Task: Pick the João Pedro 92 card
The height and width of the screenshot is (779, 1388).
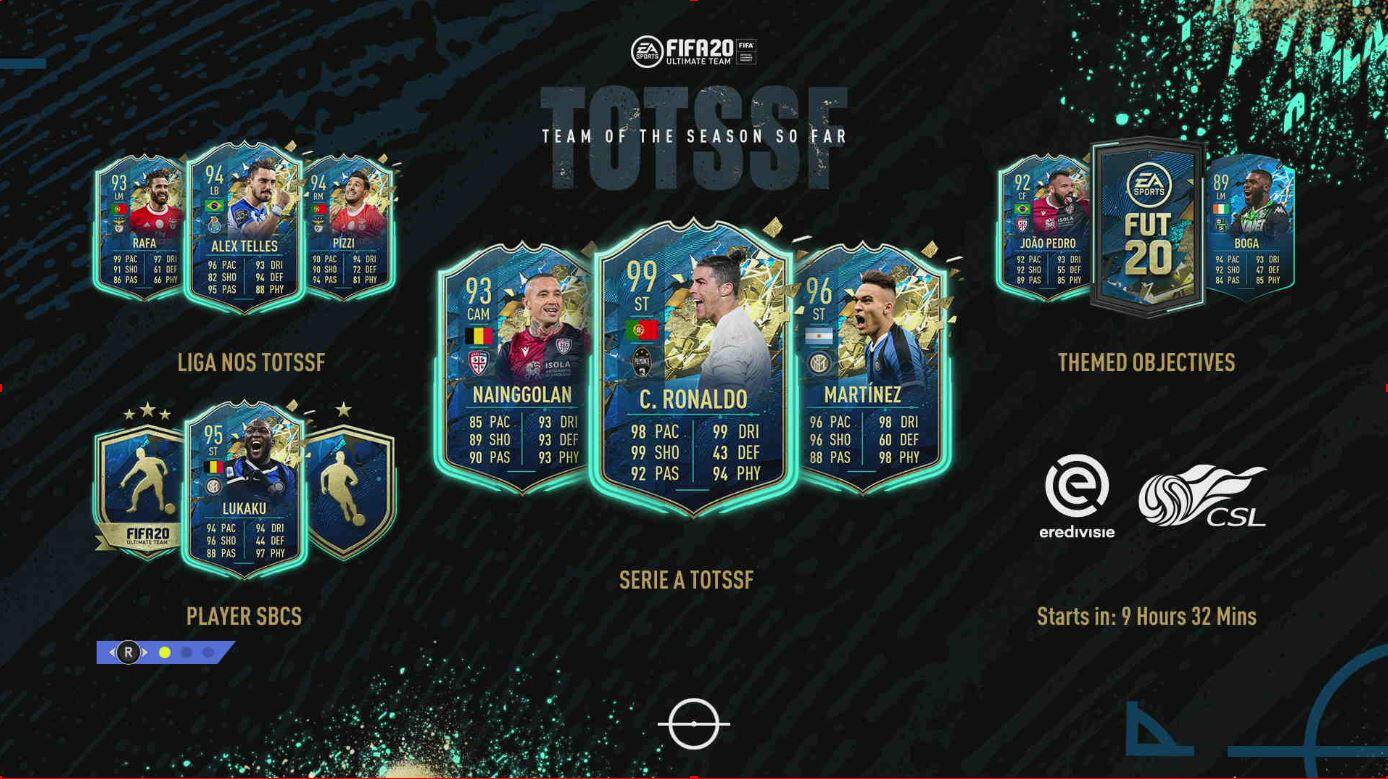Action: 1044,228
